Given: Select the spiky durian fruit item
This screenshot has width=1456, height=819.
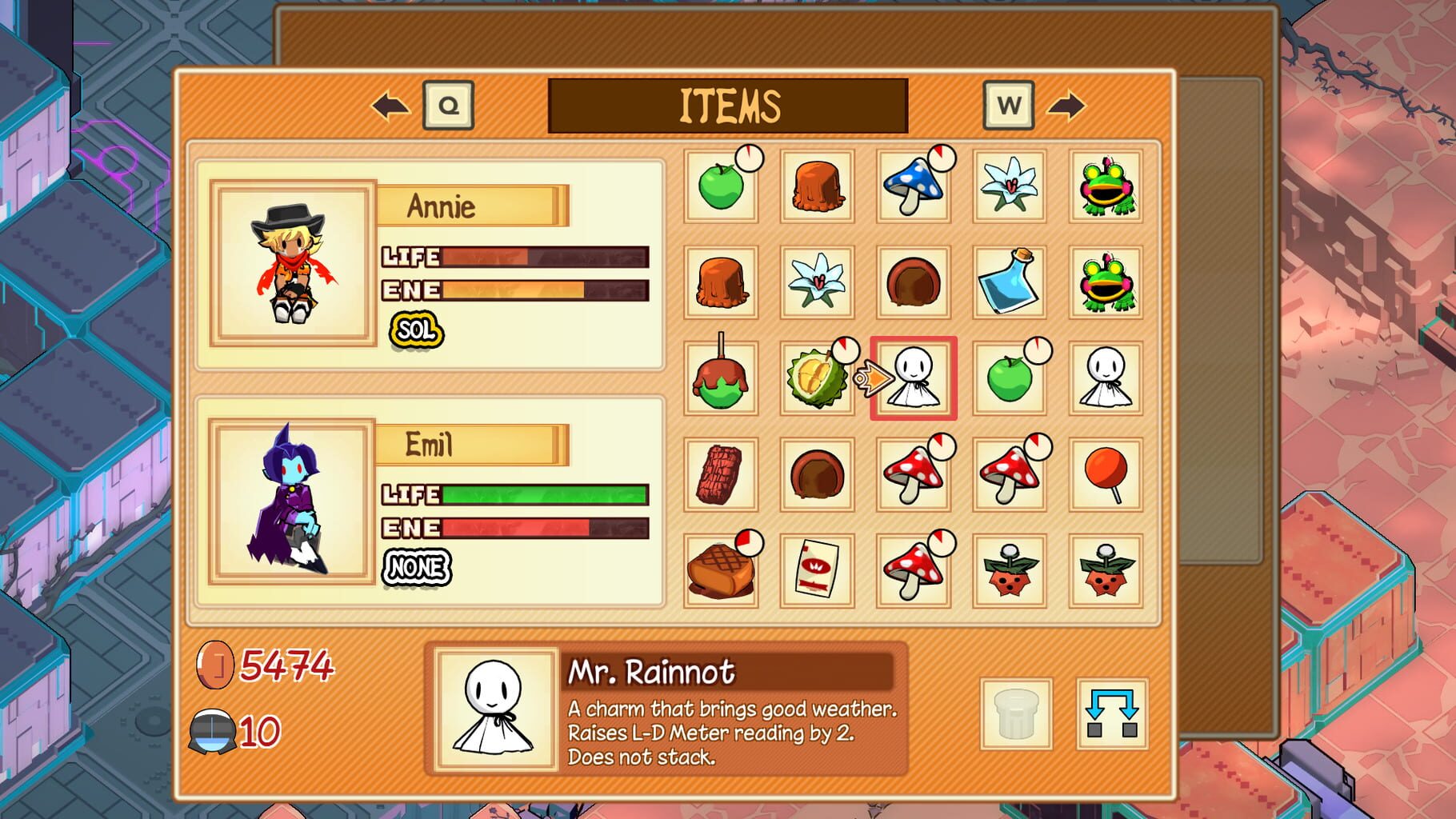Looking at the screenshot, I should (x=816, y=378).
